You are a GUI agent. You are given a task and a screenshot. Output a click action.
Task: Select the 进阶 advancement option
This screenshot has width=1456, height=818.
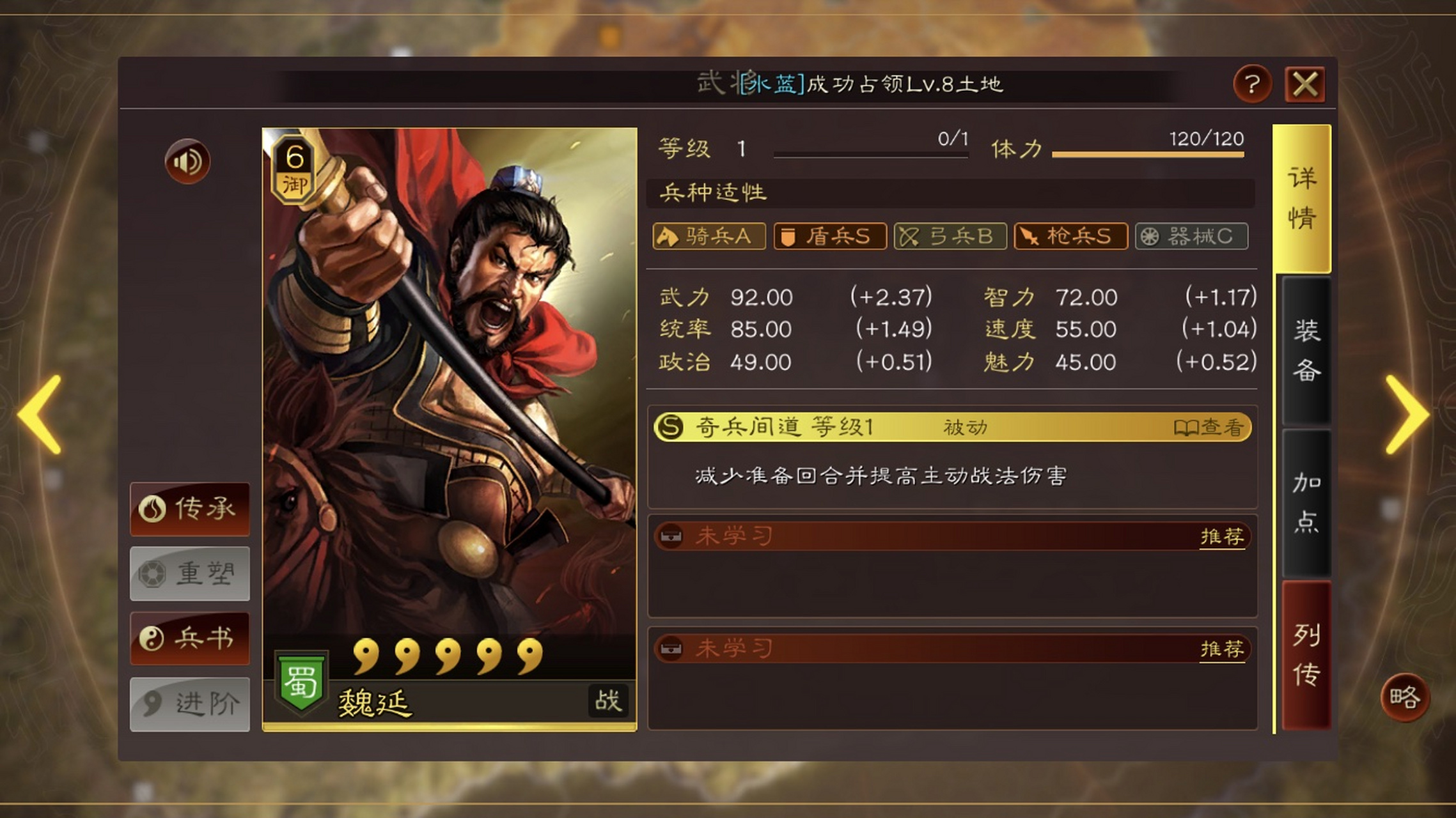click(190, 701)
